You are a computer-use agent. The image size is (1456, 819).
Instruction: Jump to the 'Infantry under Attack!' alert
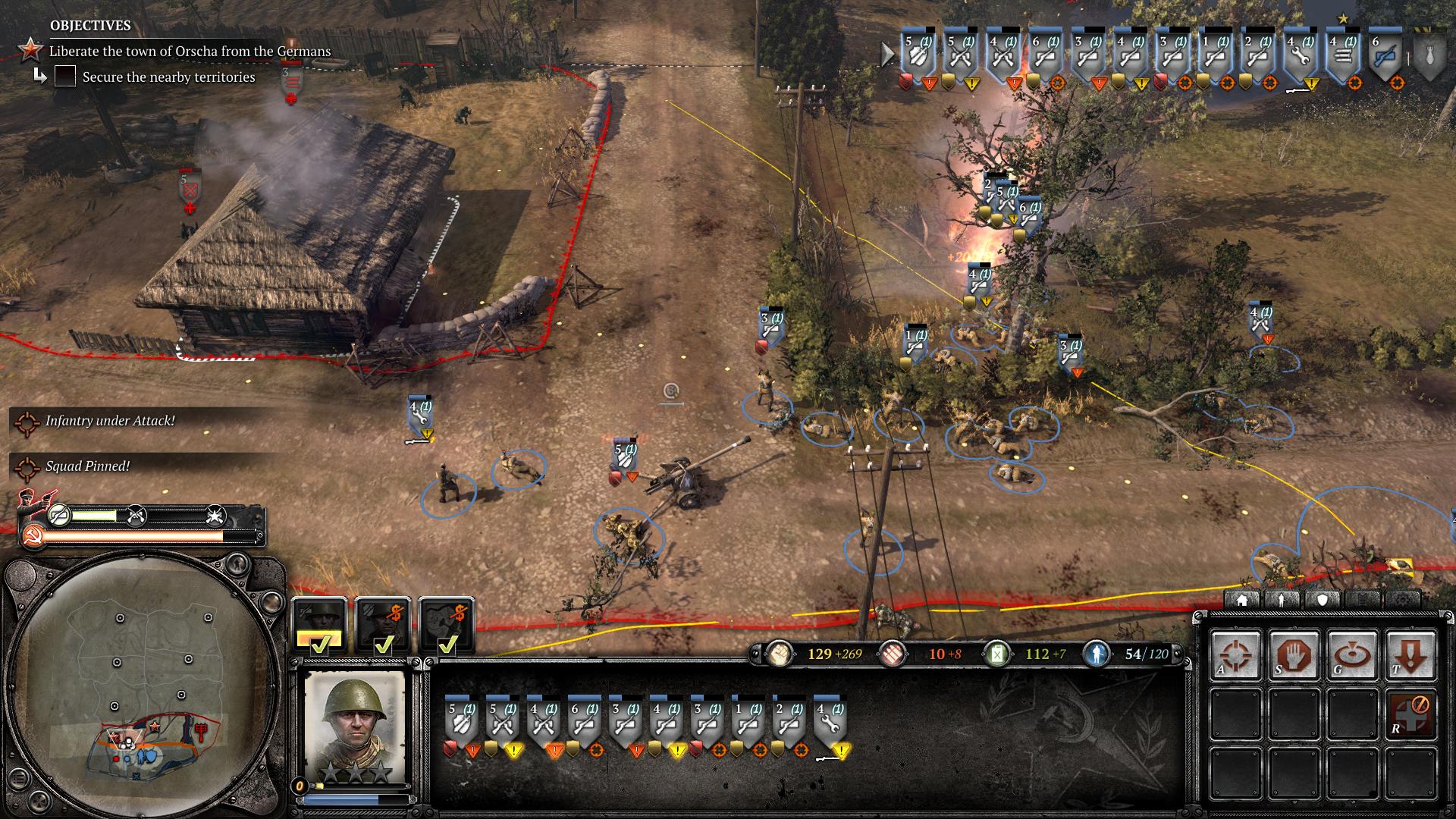pyautogui.click(x=110, y=421)
